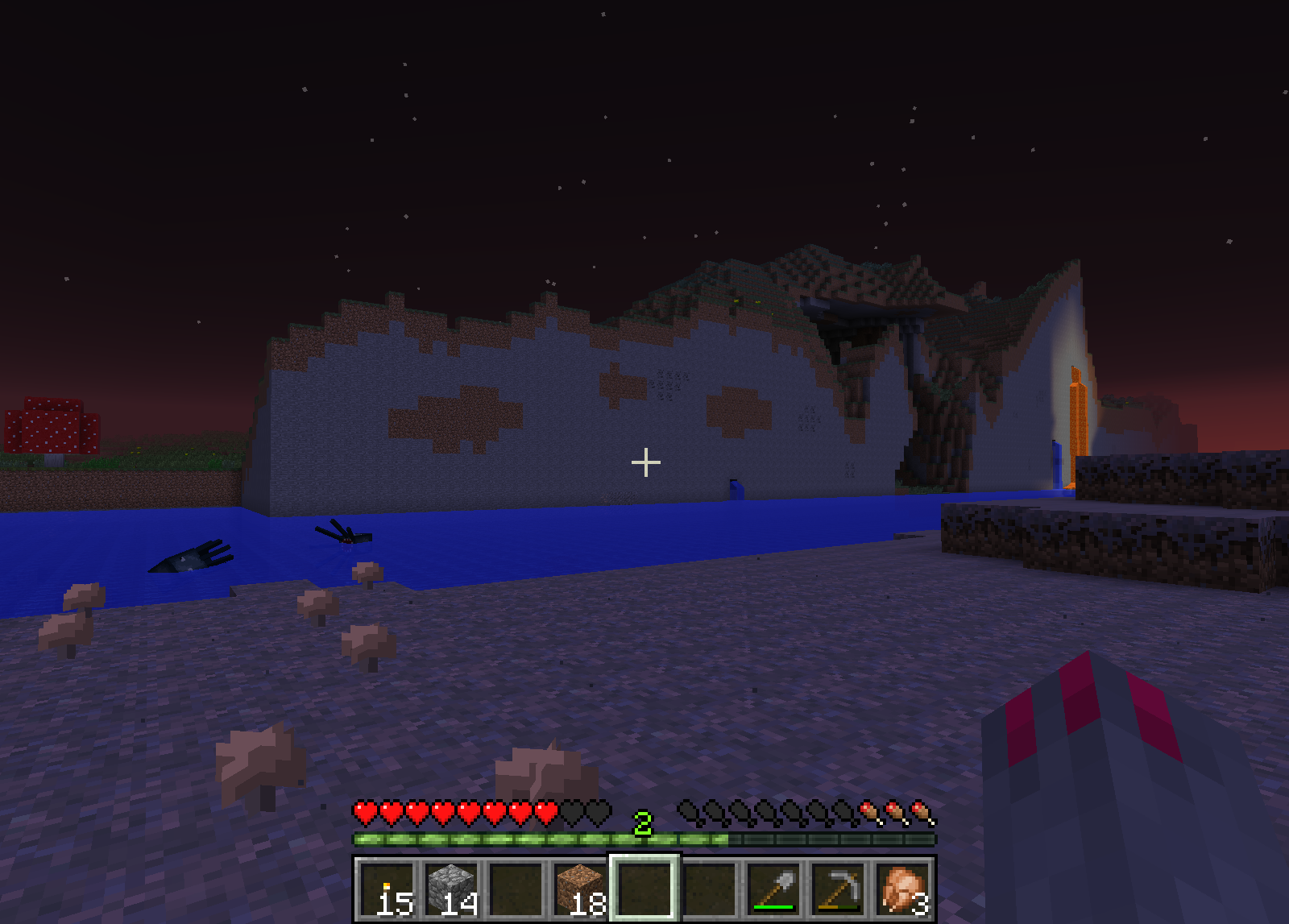The height and width of the screenshot is (924, 1289).
Task: Select the cobblestone stack in hotbar
Action: point(451,889)
